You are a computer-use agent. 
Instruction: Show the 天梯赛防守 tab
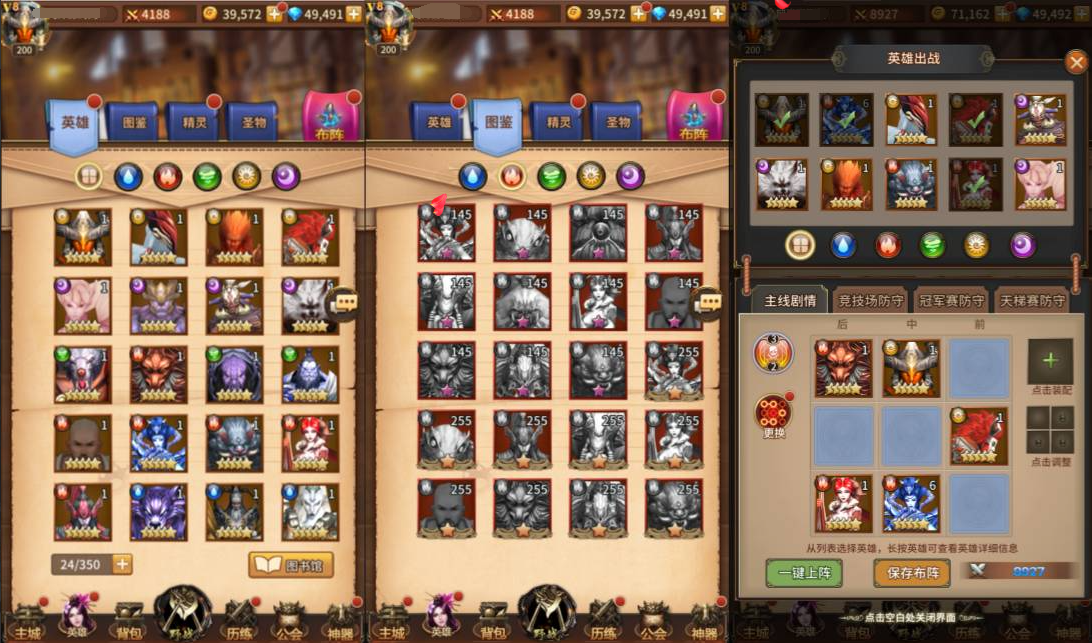click(x=1032, y=300)
